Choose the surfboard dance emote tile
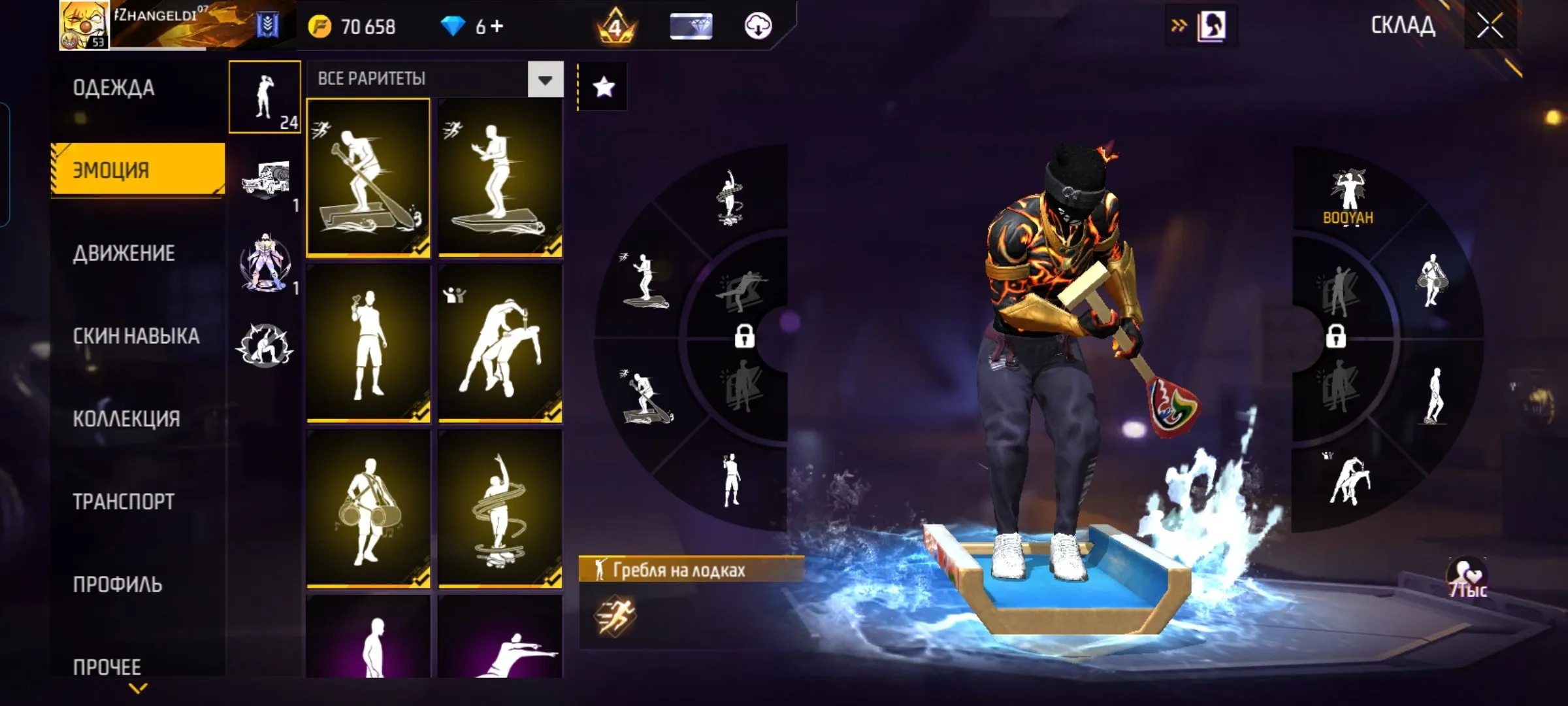The height and width of the screenshot is (706, 1568). 500,176
